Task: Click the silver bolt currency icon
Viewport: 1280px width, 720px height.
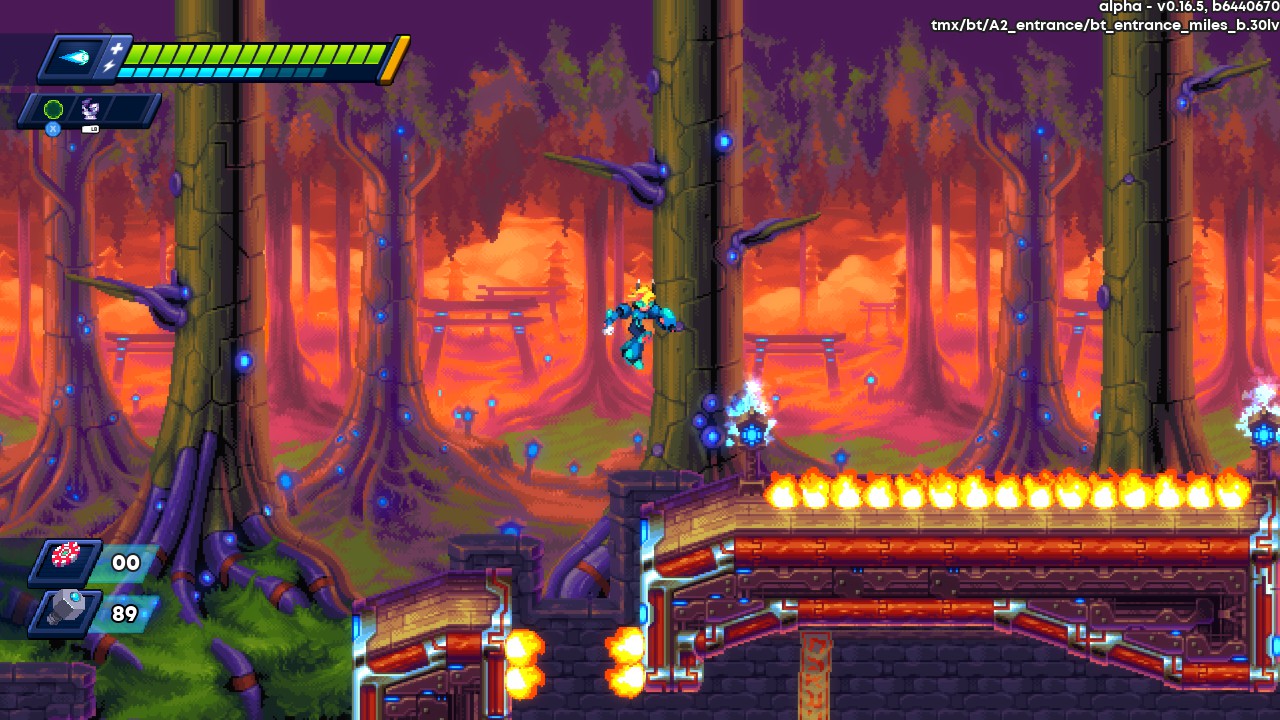Action: coord(67,612)
